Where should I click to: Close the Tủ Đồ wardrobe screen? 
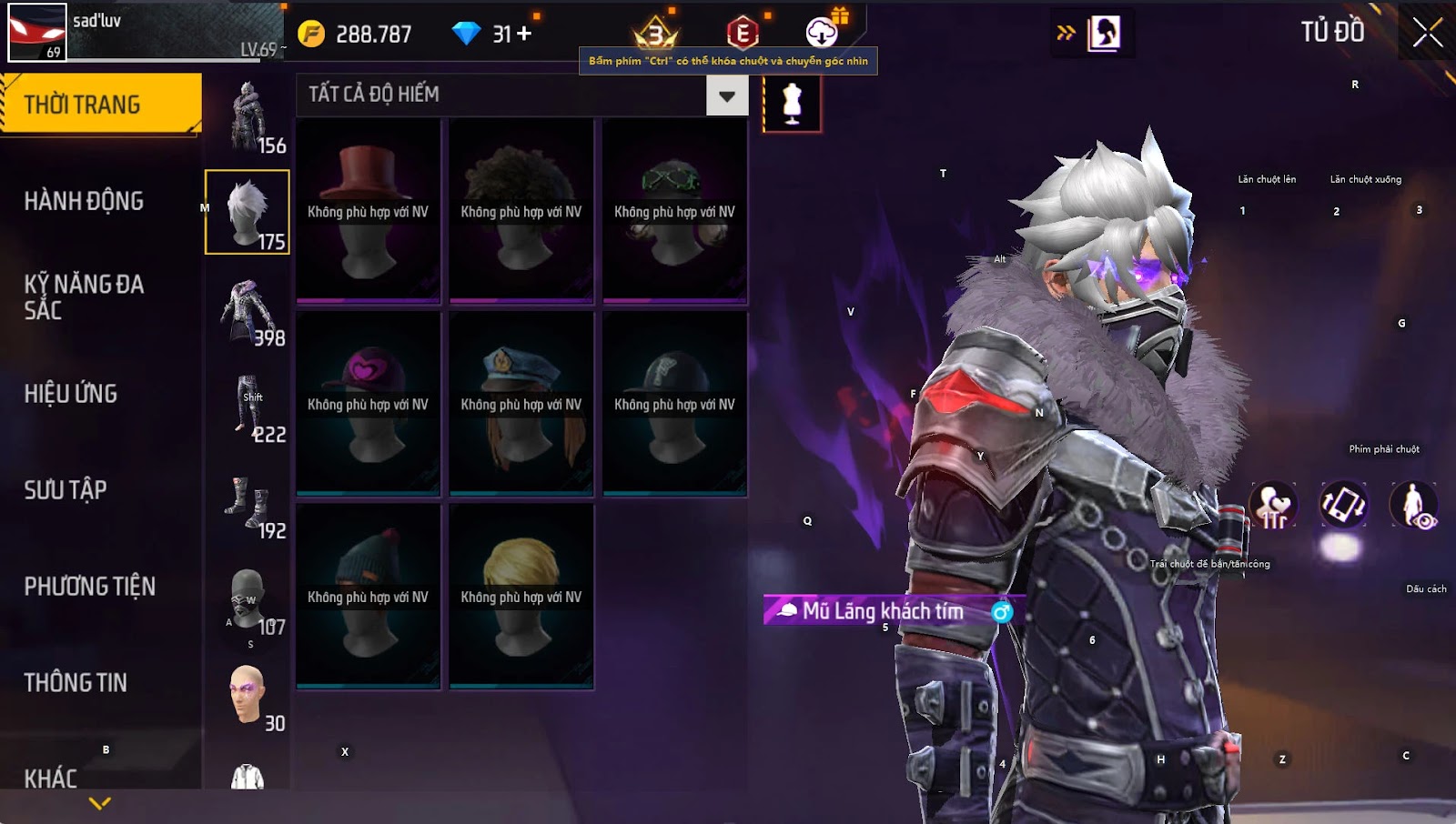point(1427,33)
